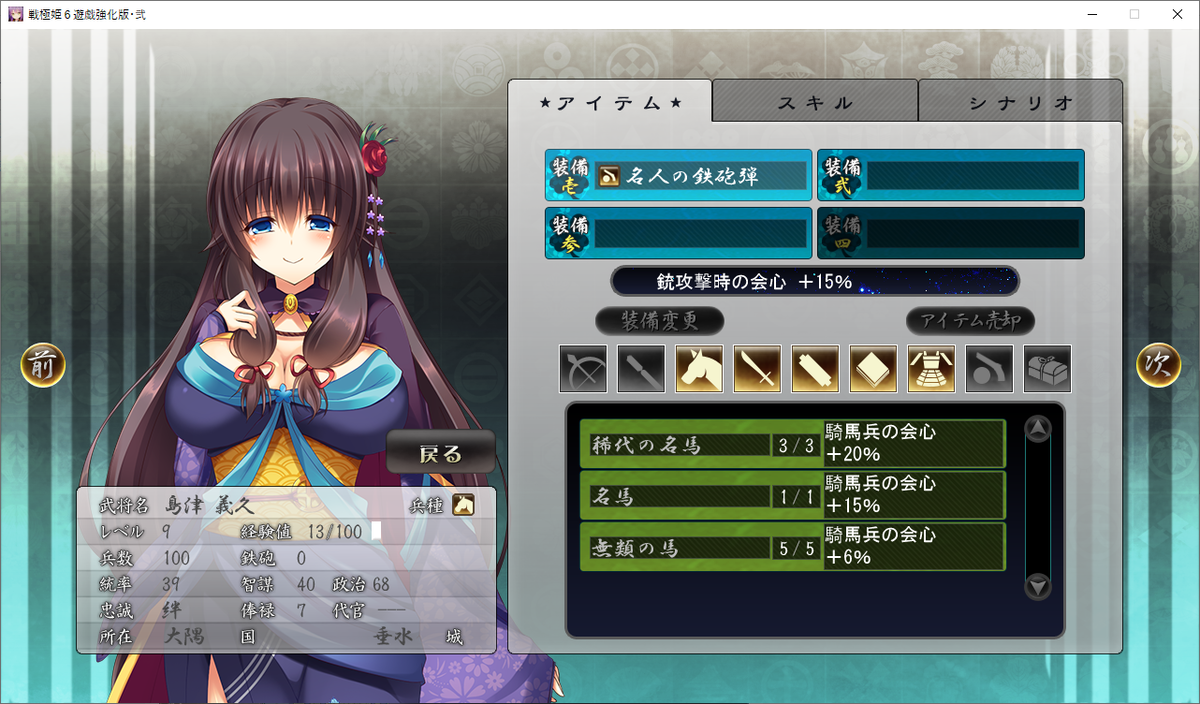Select the sword item category icon
The height and width of the screenshot is (704, 1200).
757,369
